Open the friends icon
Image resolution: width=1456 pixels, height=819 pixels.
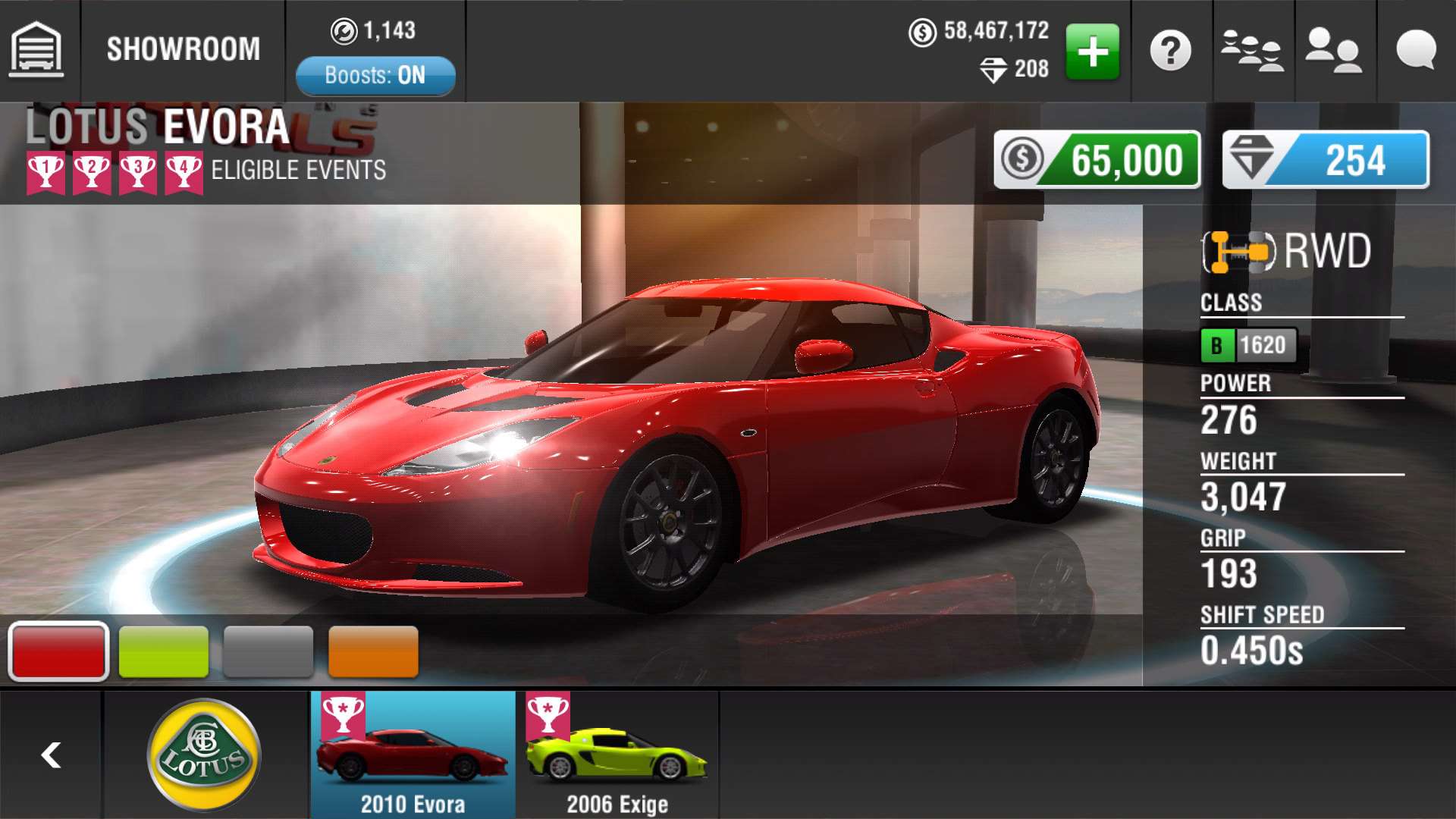click(x=1333, y=52)
